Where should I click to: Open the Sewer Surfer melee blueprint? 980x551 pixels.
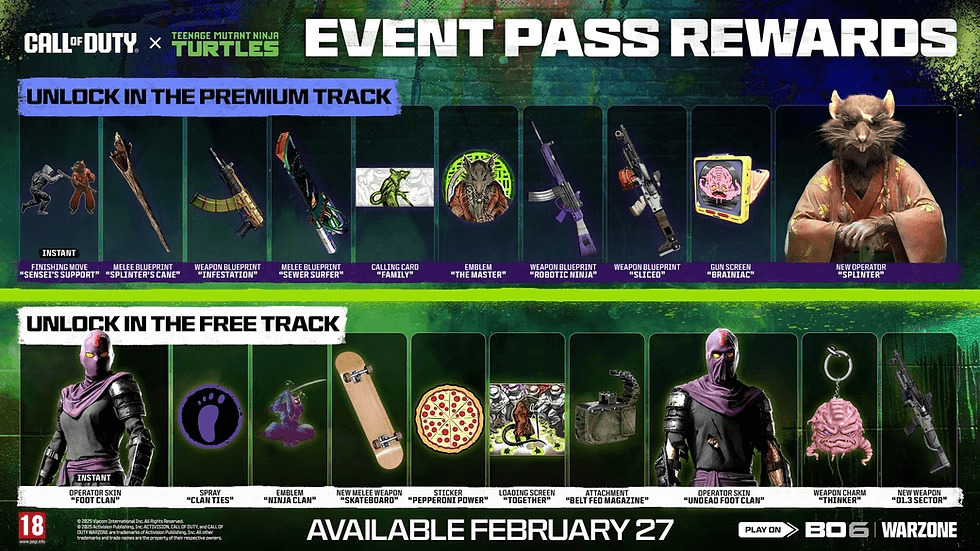pyautogui.click(x=309, y=190)
